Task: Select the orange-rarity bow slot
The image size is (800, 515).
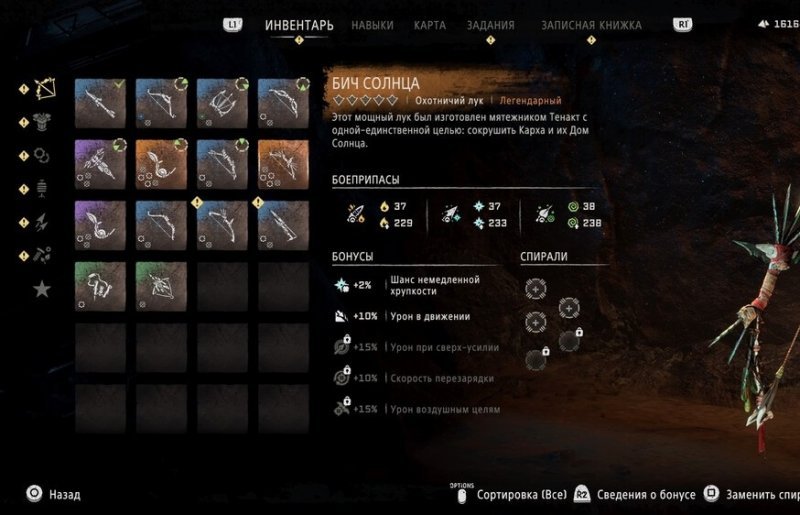Action: click(283, 164)
